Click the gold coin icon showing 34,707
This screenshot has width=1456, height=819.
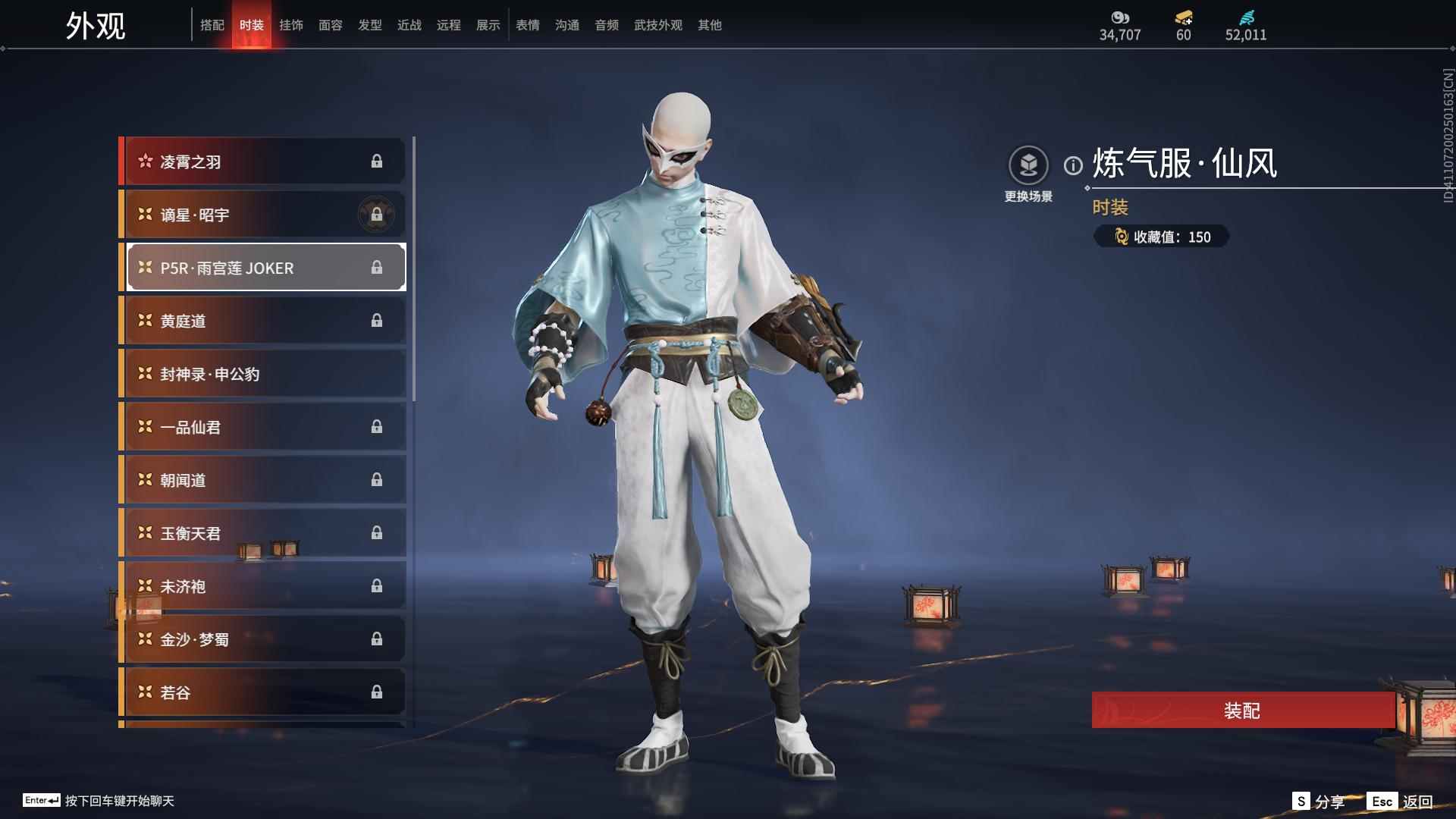coord(1119,19)
